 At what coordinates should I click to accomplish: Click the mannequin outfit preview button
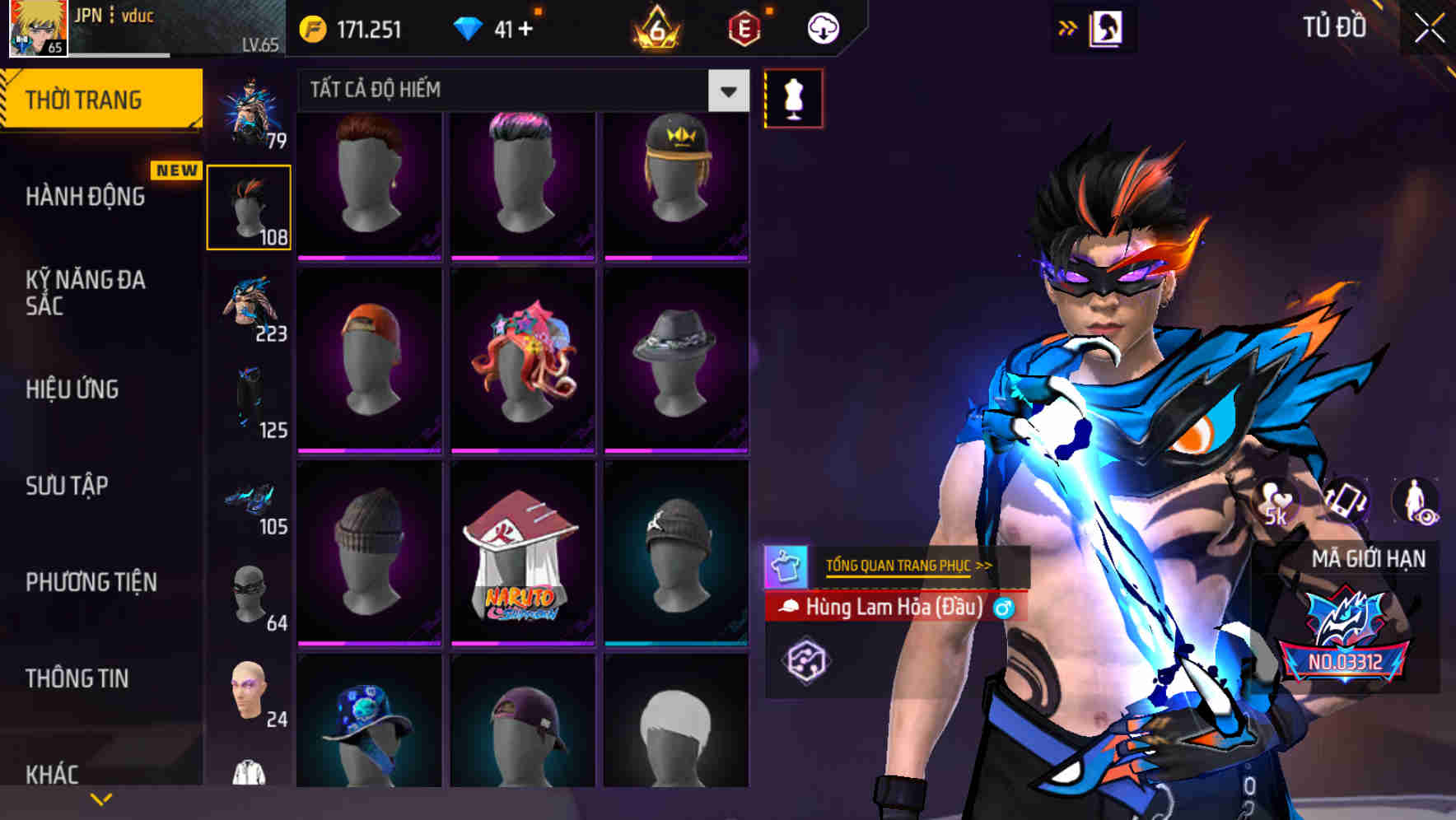(793, 99)
